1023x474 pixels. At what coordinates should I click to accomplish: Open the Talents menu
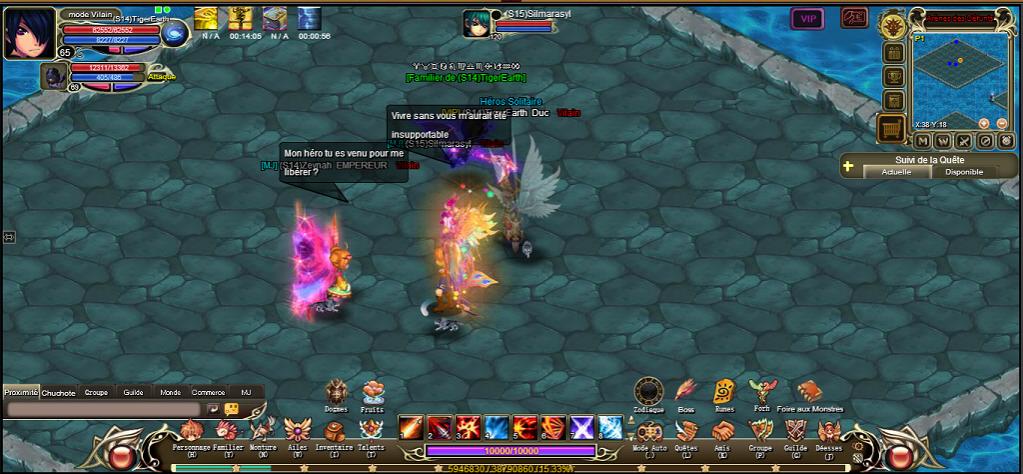click(370, 430)
